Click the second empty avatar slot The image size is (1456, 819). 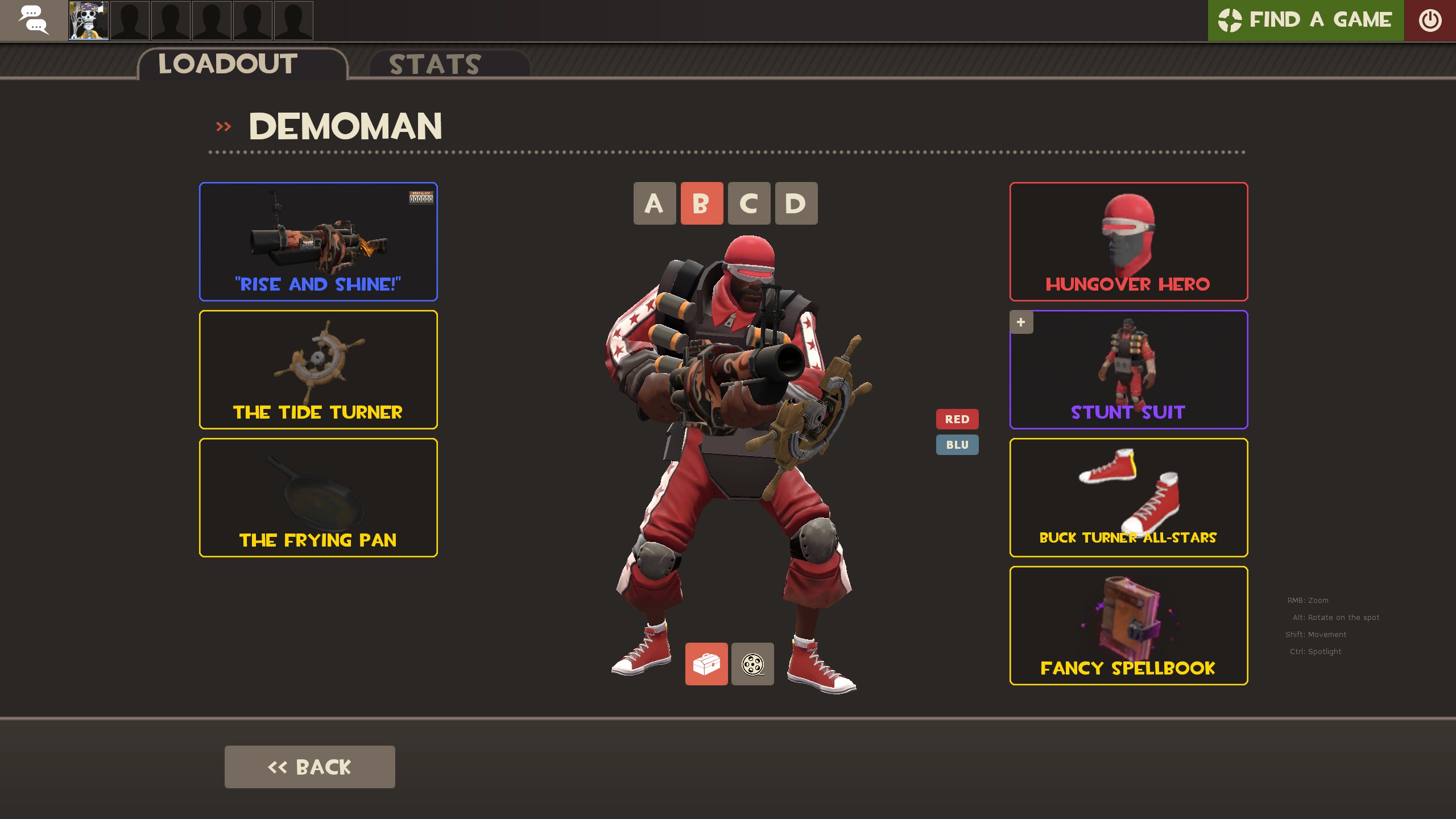pos(171,20)
